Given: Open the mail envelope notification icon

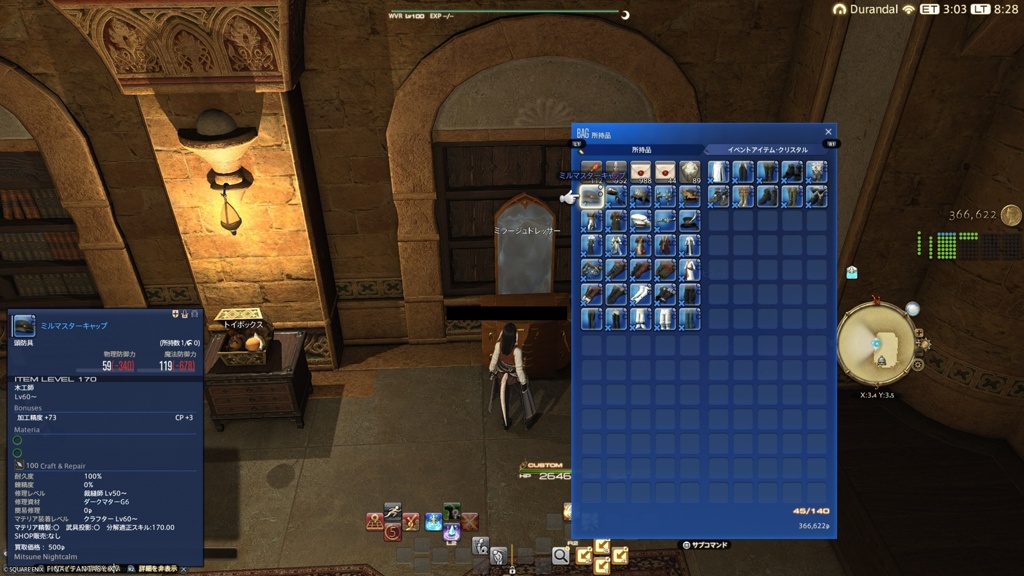Looking at the screenshot, I should pos(851,272).
